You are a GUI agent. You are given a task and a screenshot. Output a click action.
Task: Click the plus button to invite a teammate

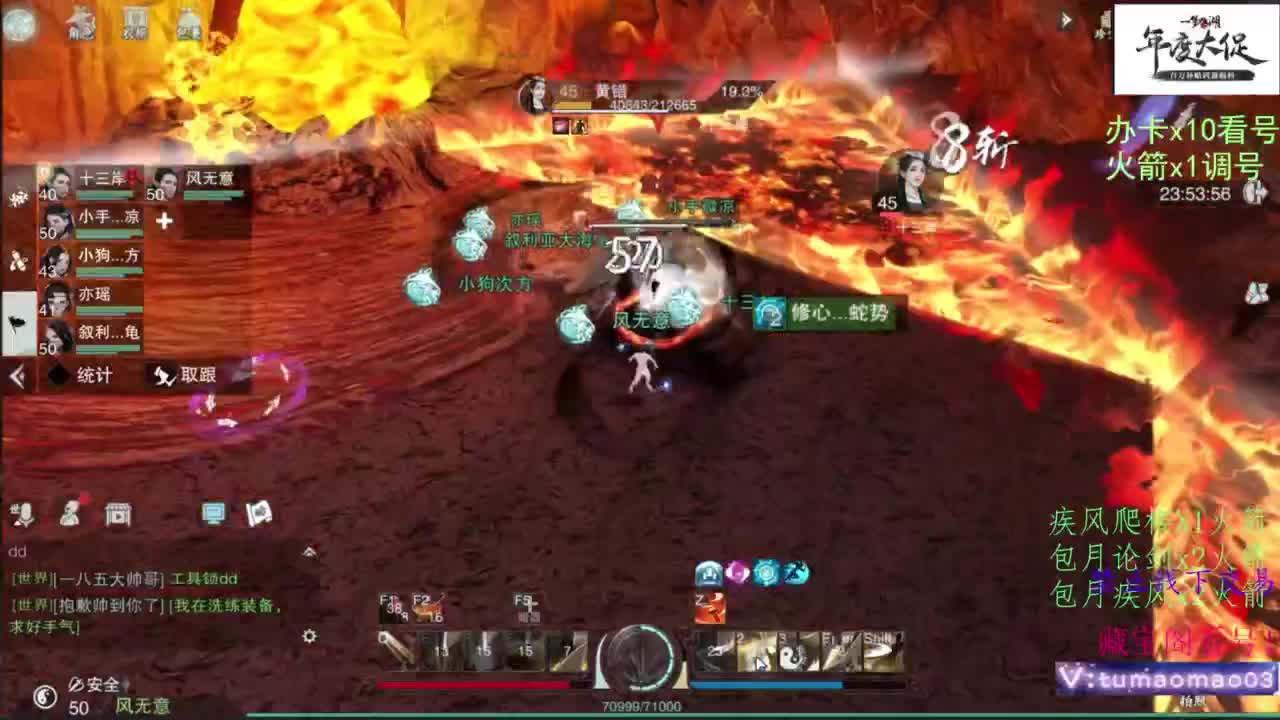coord(166,218)
